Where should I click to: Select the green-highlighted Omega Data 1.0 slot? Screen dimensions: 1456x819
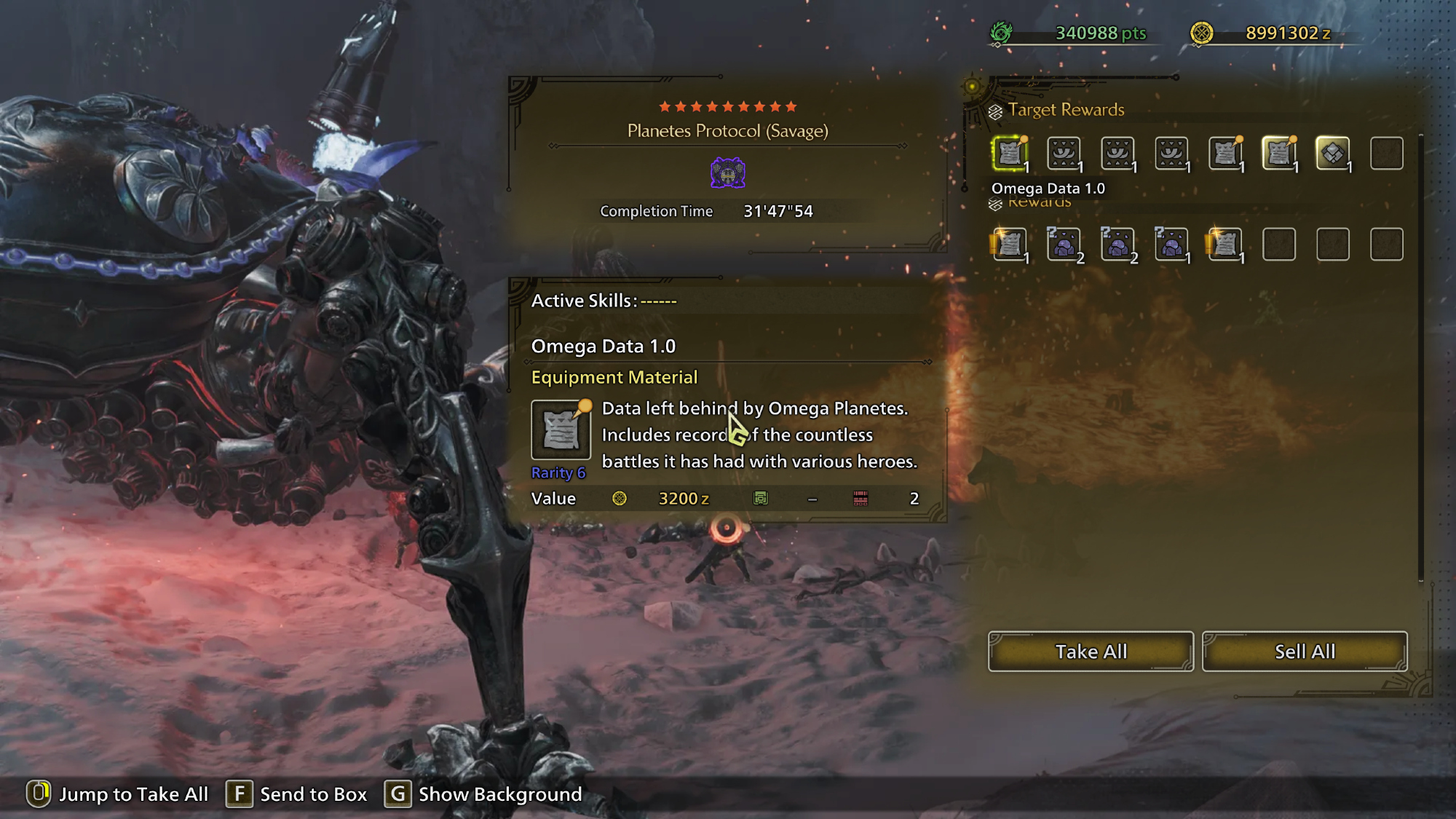pyautogui.click(x=1010, y=154)
